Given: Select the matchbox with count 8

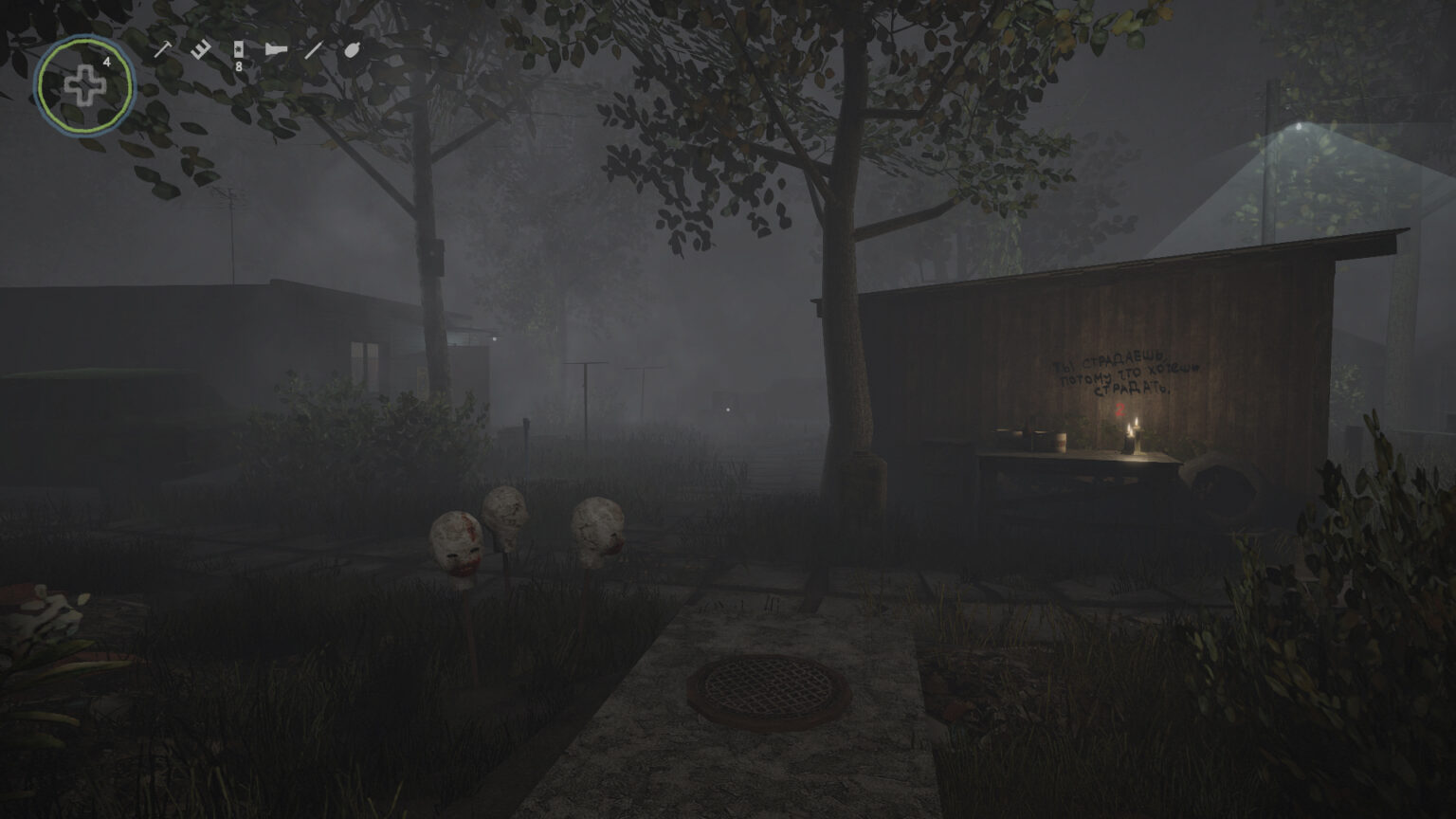Looking at the screenshot, I should click(x=238, y=50).
